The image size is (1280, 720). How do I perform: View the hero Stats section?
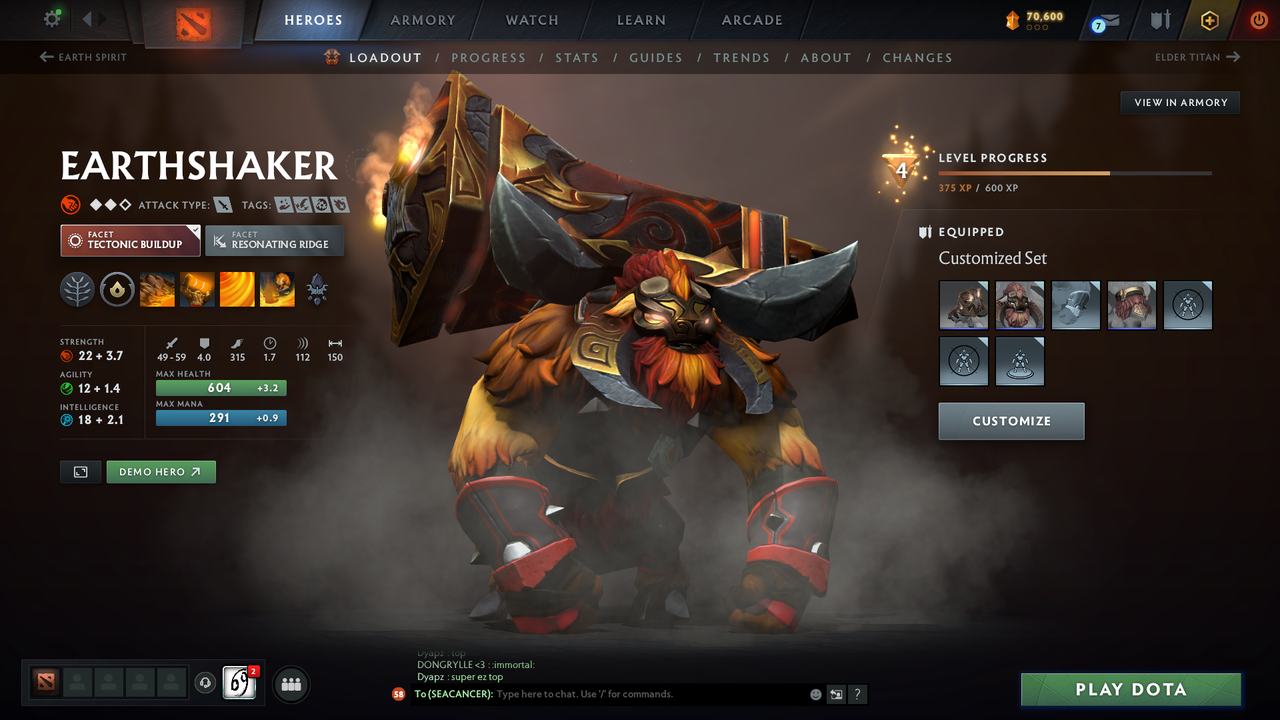tap(577, 58)
